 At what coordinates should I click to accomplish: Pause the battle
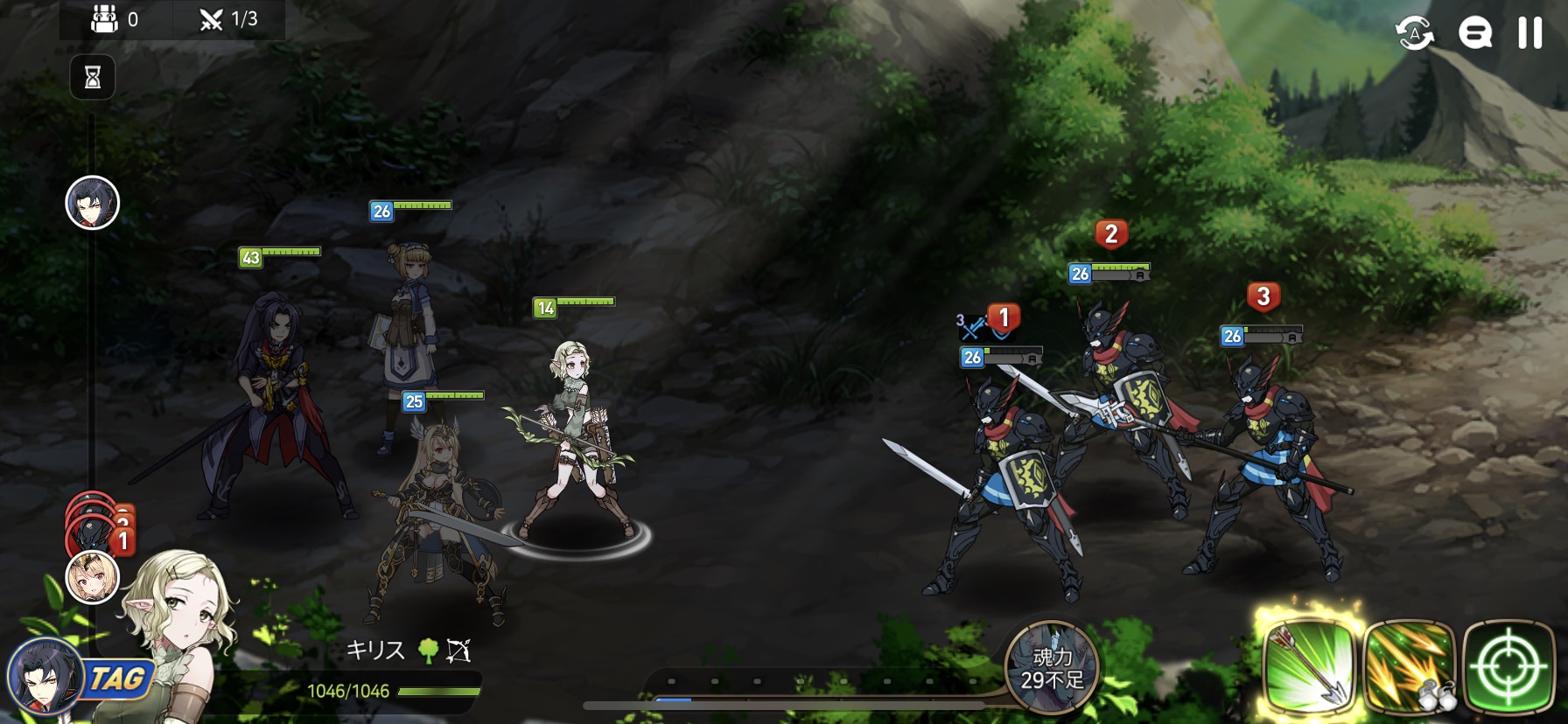pyautogui.click(x=1529, y=33)
